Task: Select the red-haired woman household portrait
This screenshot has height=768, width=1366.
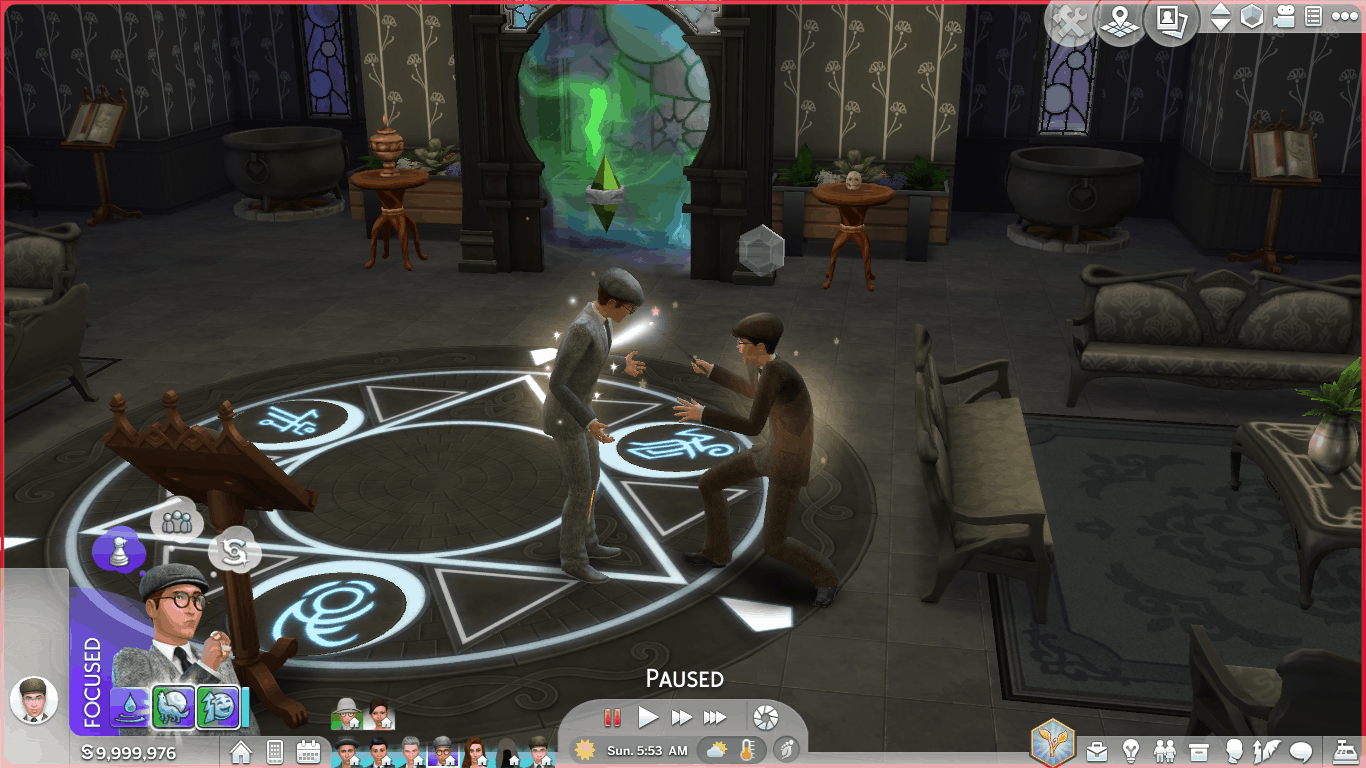Action: click(x=475, y=751)
